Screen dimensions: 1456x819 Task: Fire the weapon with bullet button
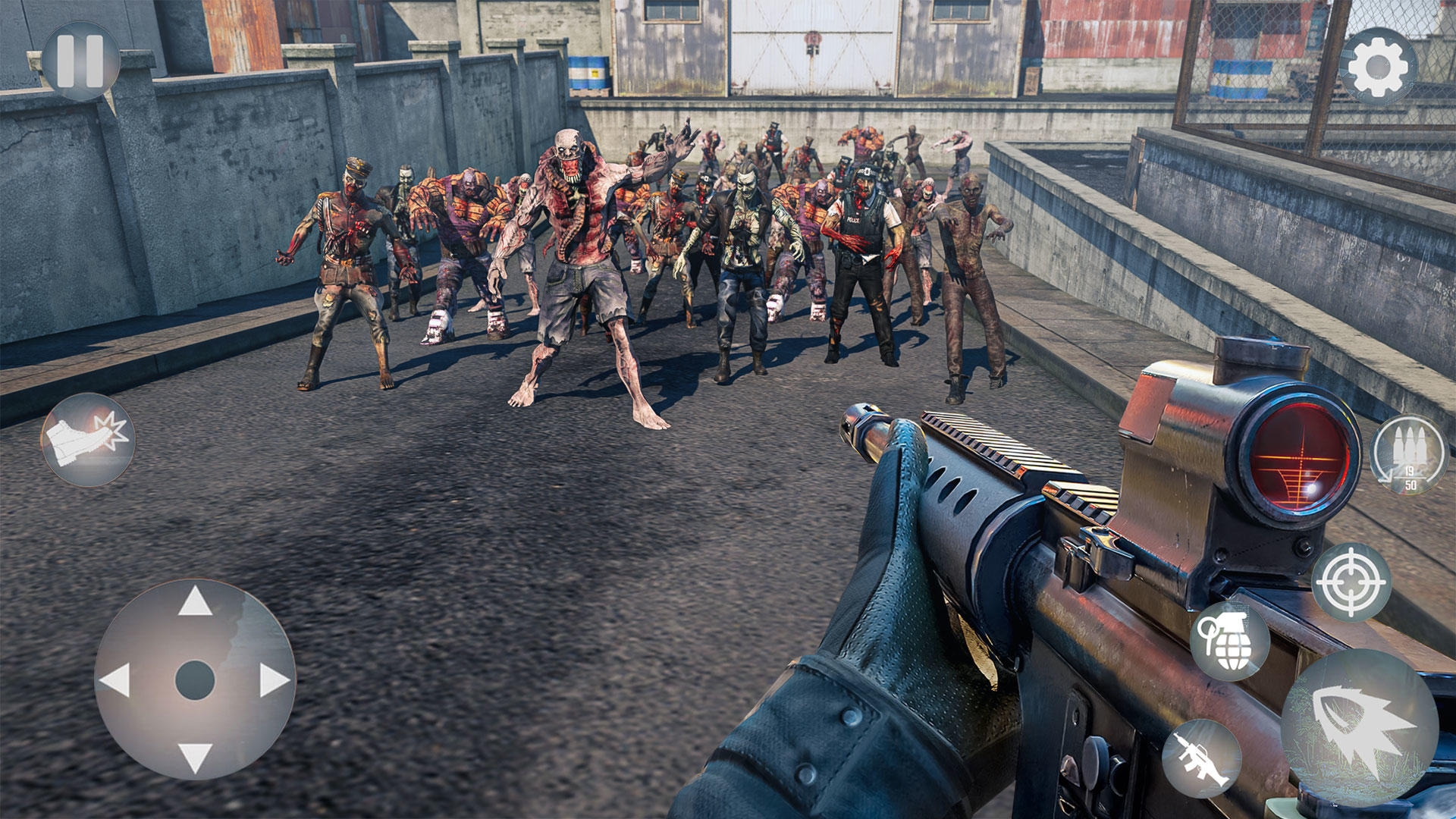pos(1359,726)
